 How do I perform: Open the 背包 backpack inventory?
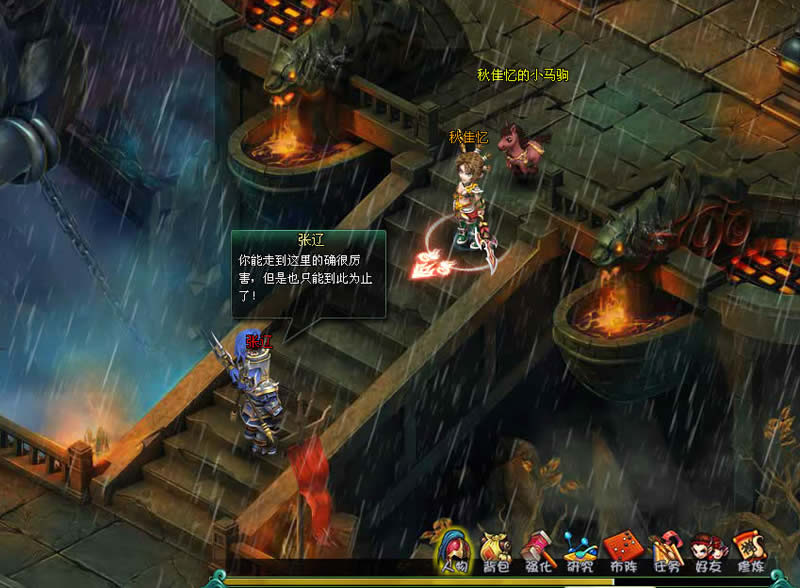[494, 551]
